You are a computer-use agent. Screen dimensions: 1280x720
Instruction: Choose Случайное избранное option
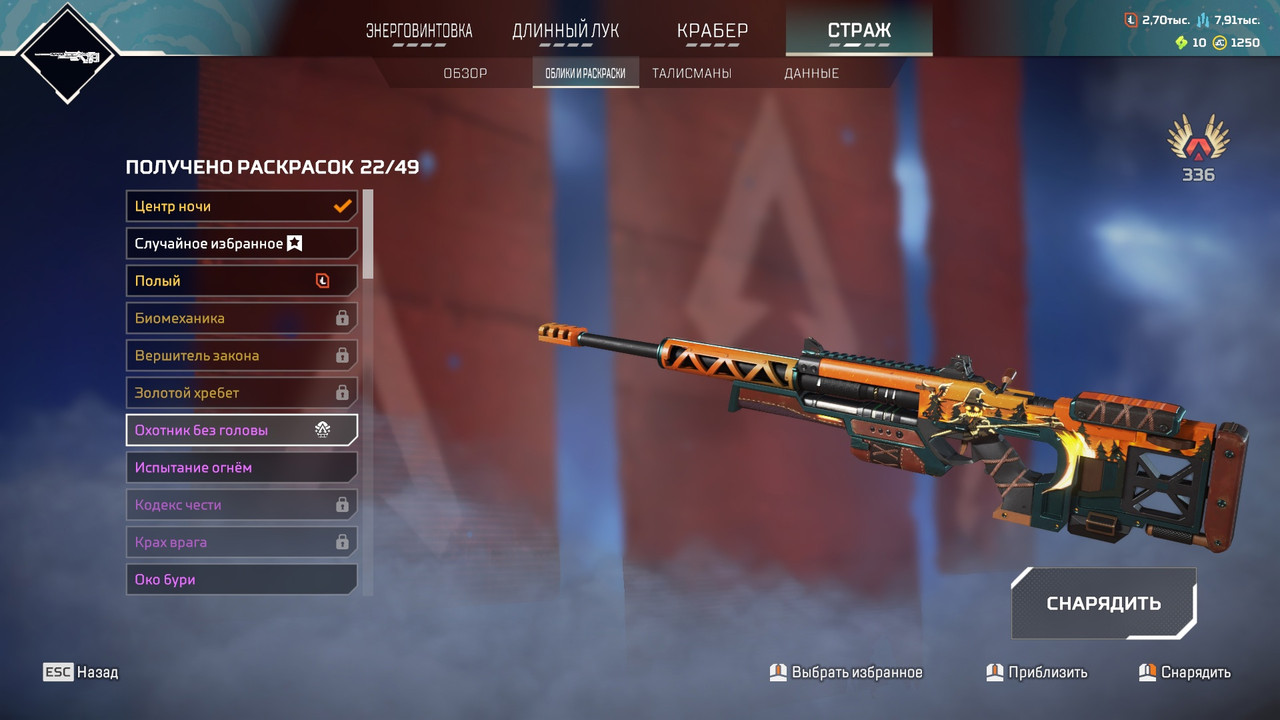pyautogui.click(x=241, y=243)
